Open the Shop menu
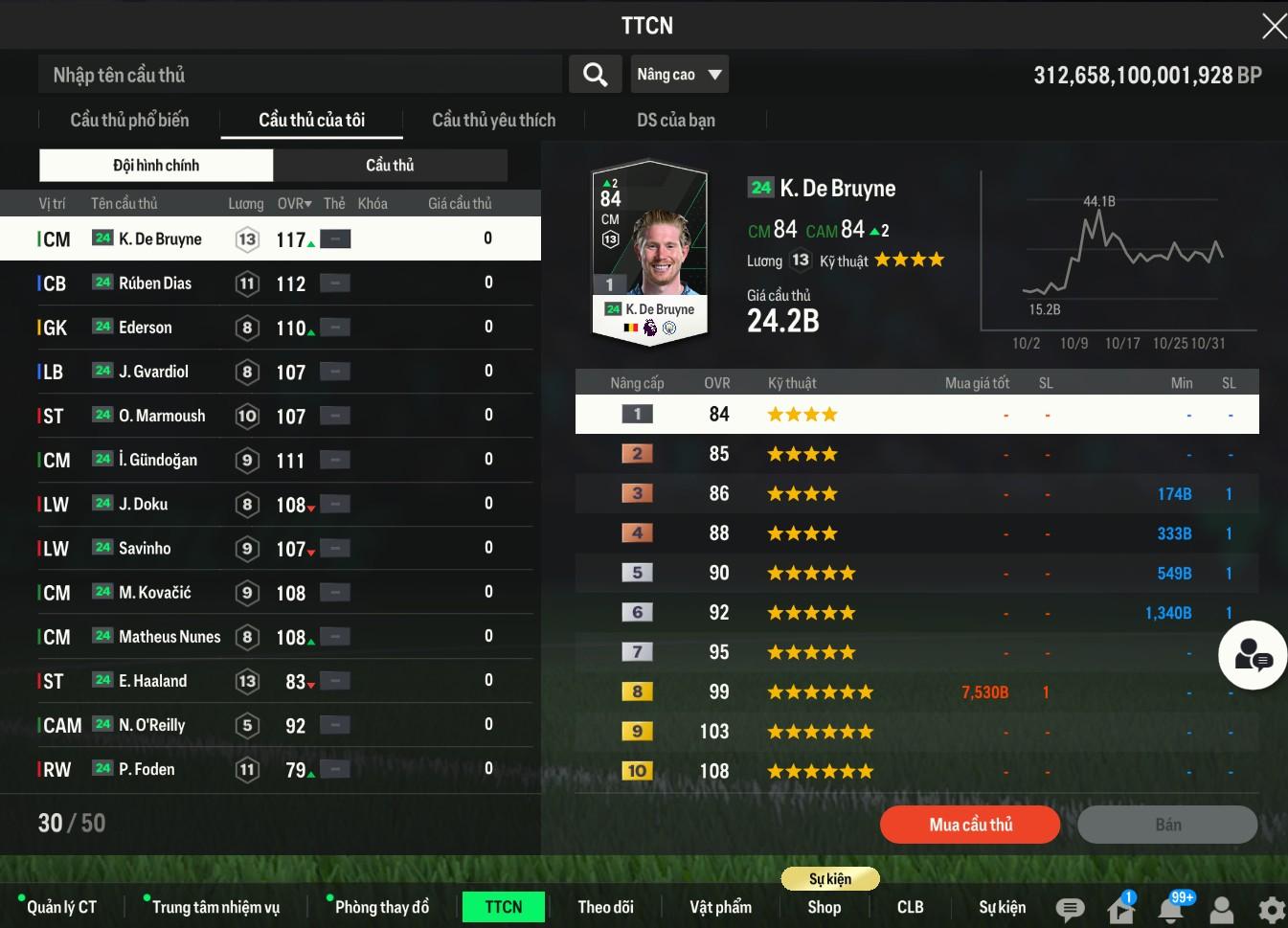 coord(824,907)
